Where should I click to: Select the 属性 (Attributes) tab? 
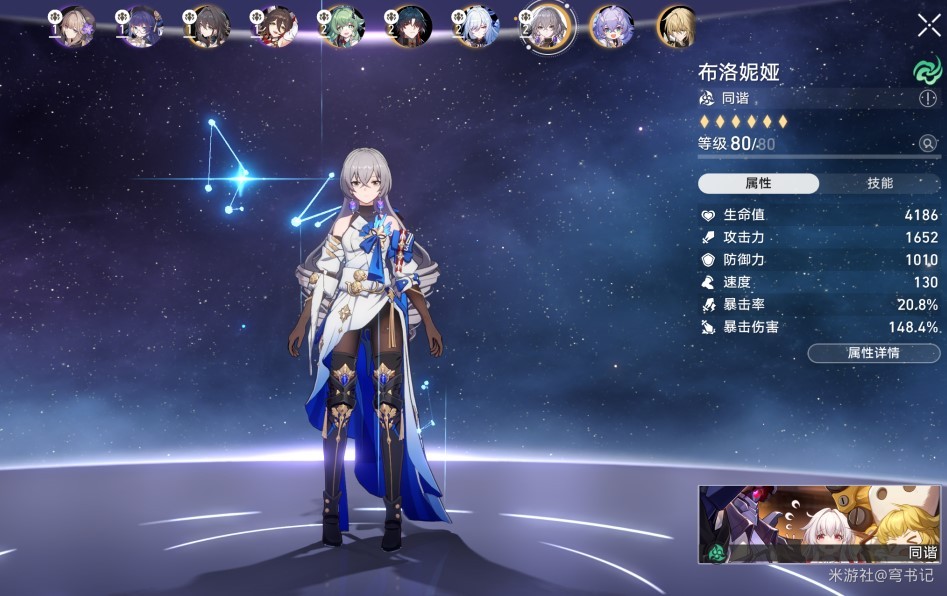[x=758, y=184]
